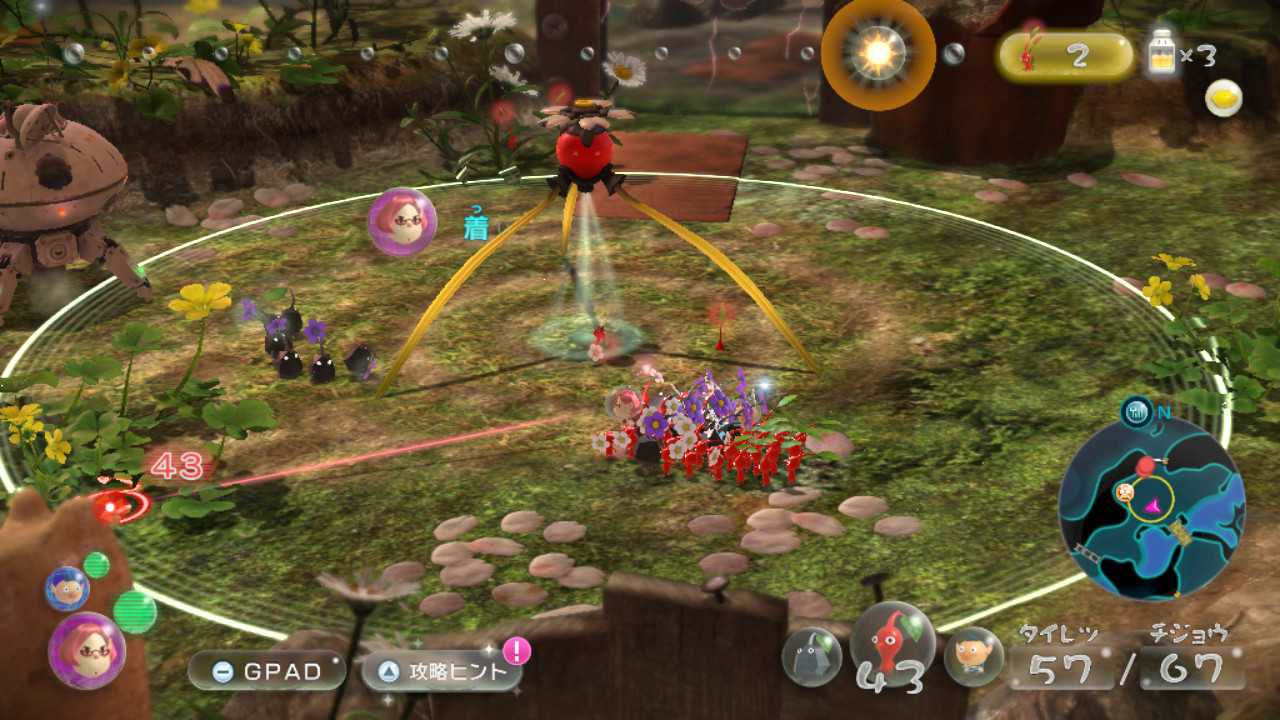The width and height of the screenshot is (1280, 720).
Task: Select the red Pikmin squad bubble
Action: pos(892,645)
